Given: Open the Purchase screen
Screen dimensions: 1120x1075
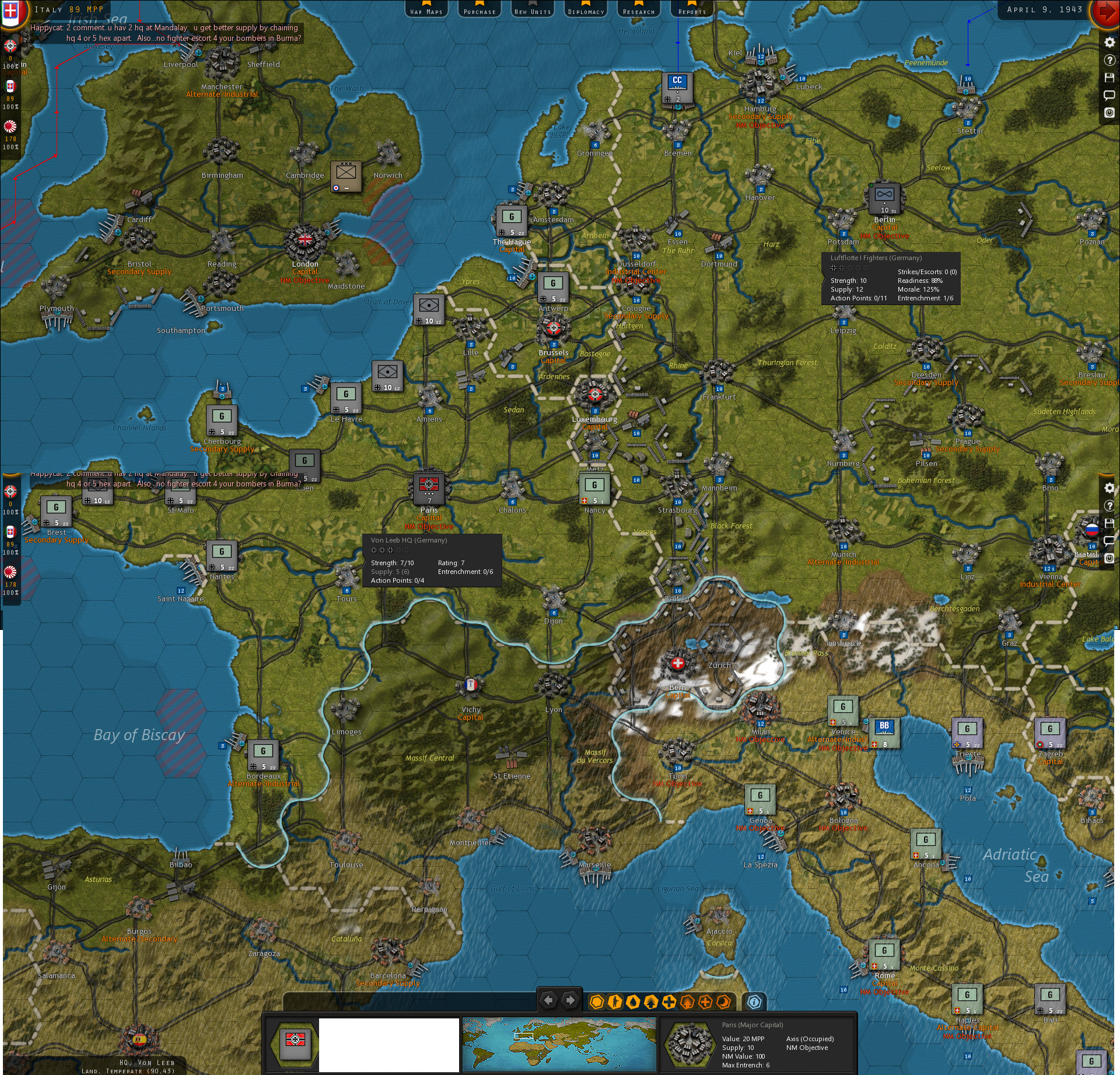Looking at the screenshot, I should 480,9.
